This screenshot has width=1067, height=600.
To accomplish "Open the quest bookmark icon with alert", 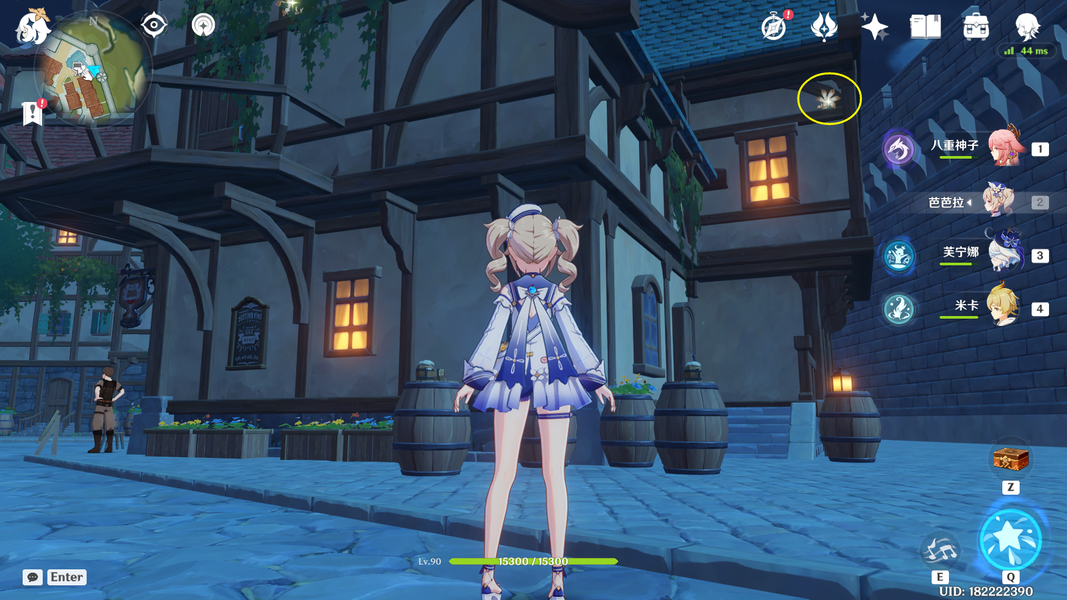I will tap(32, 113).
